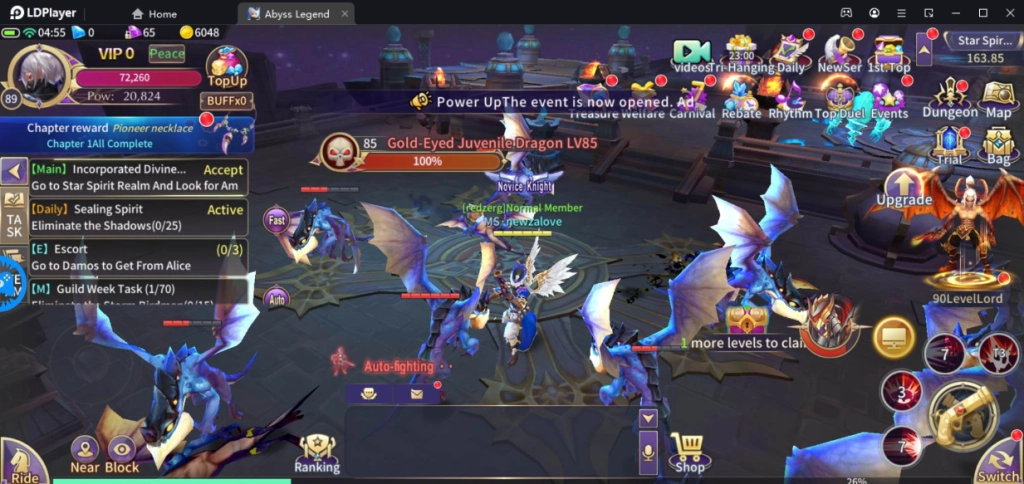The image size is (1024, 484).
Task: Open the Shop cart icon
Action: [689, 452]
